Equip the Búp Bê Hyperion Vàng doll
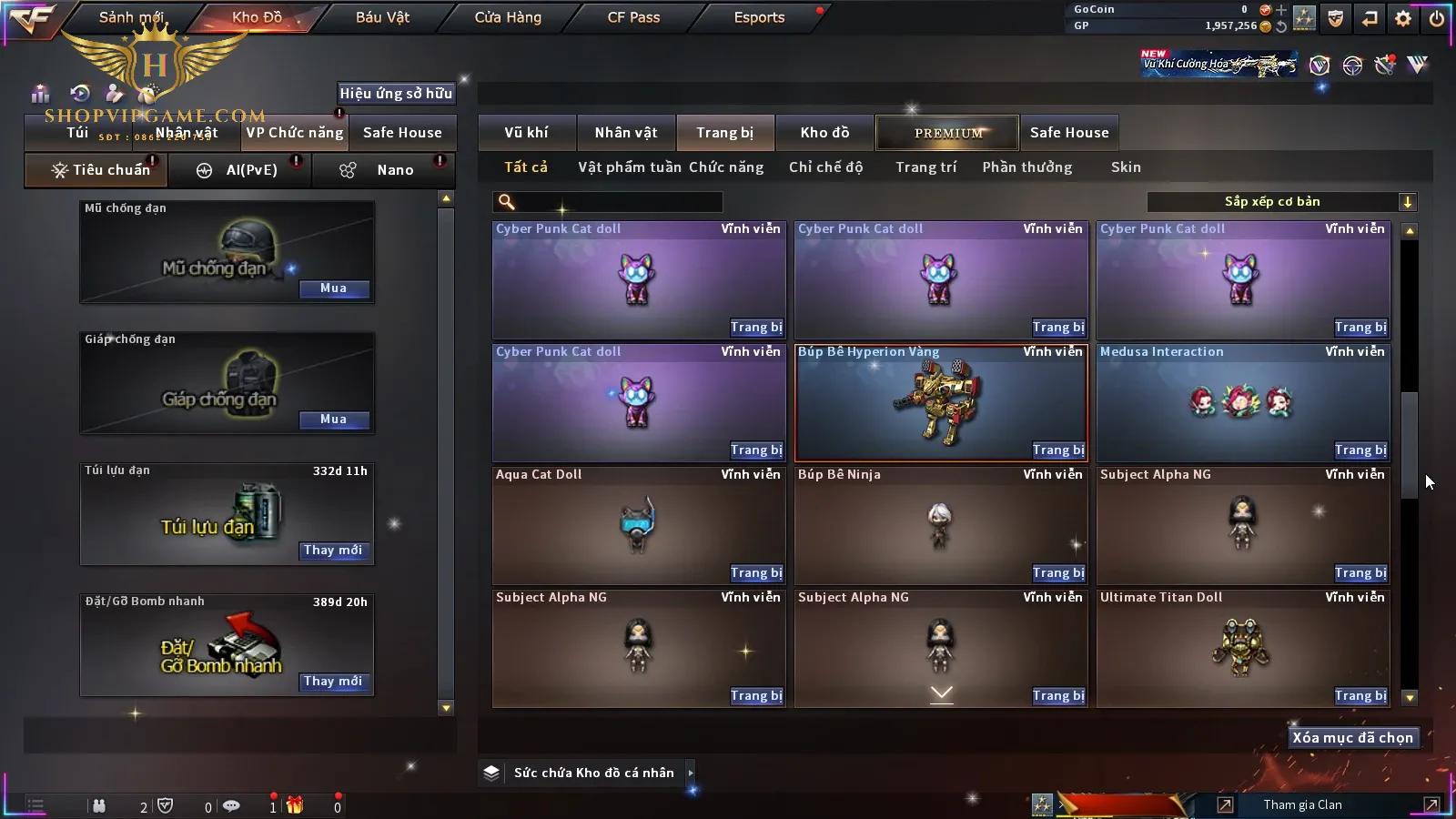The height and width of the screenshot is (819, 1456). click(x=1058, y=450)
